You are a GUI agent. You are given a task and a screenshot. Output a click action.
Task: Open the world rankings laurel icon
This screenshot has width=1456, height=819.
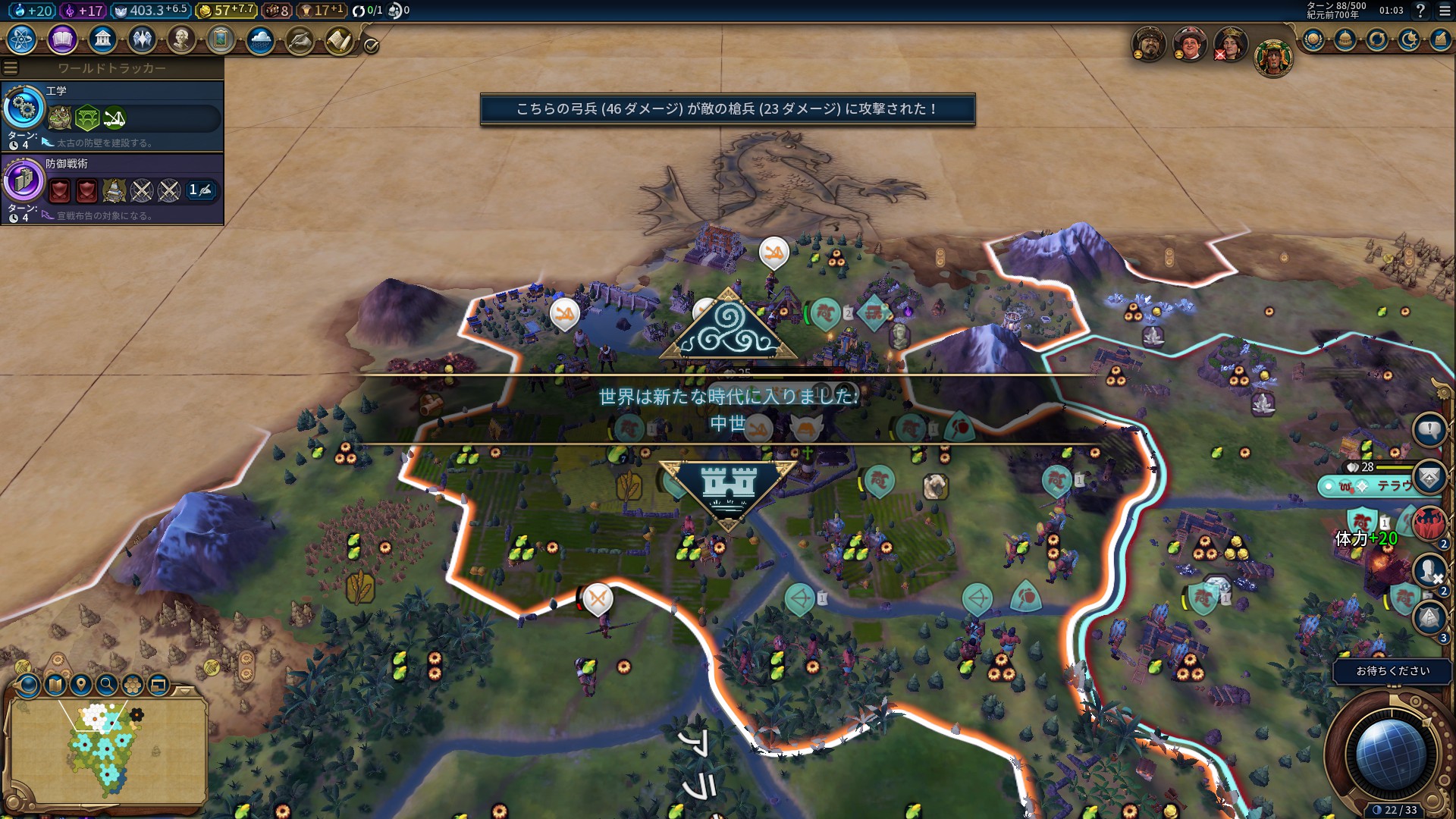[1313, 39]
